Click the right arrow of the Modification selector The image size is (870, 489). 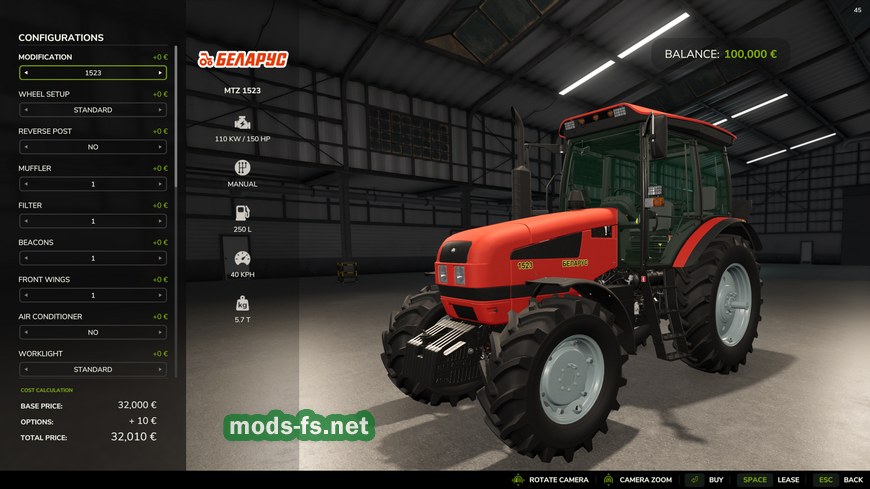click(159, 73)
